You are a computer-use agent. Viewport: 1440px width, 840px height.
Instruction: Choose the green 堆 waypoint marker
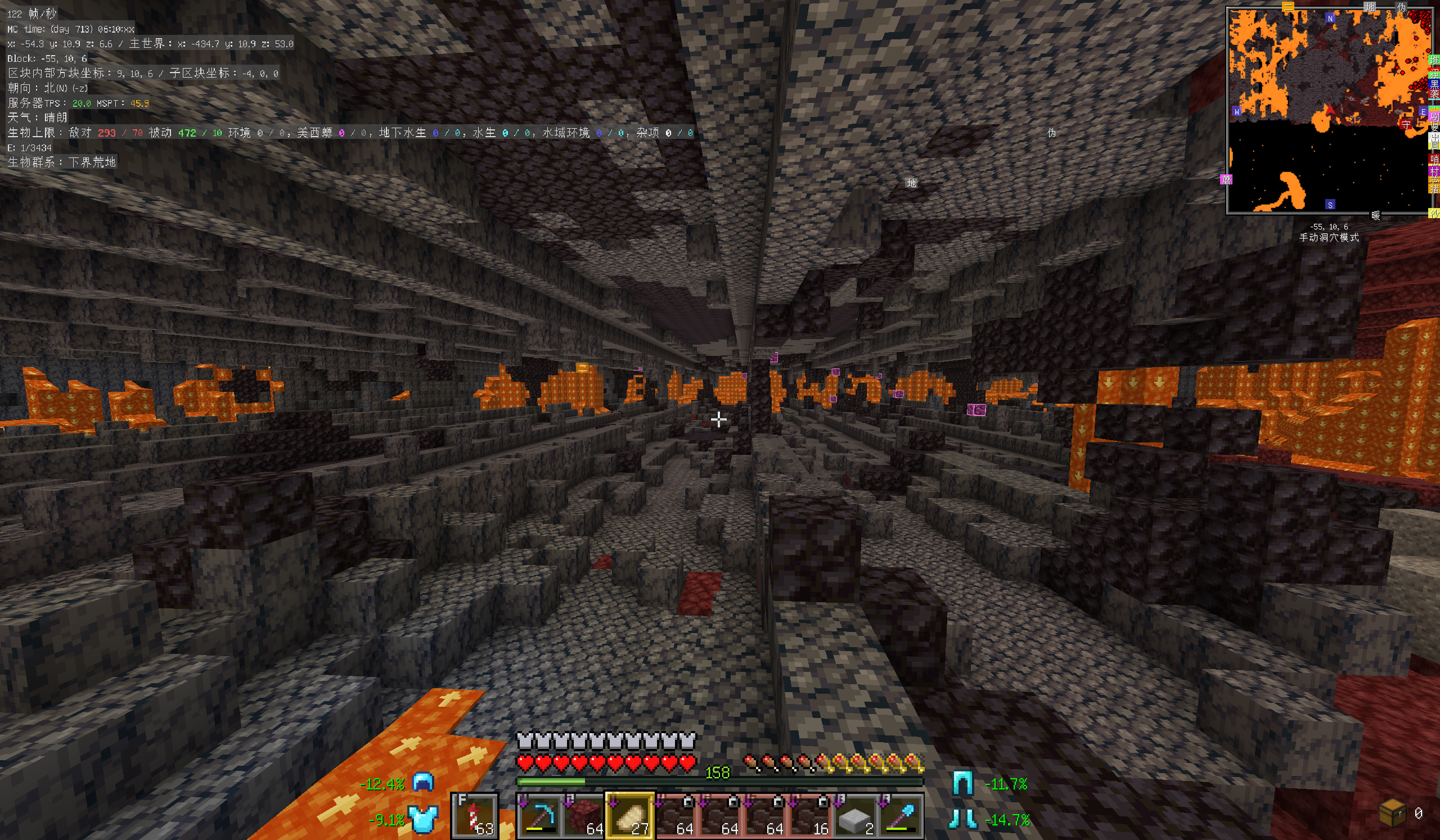tap(1434, 61)
